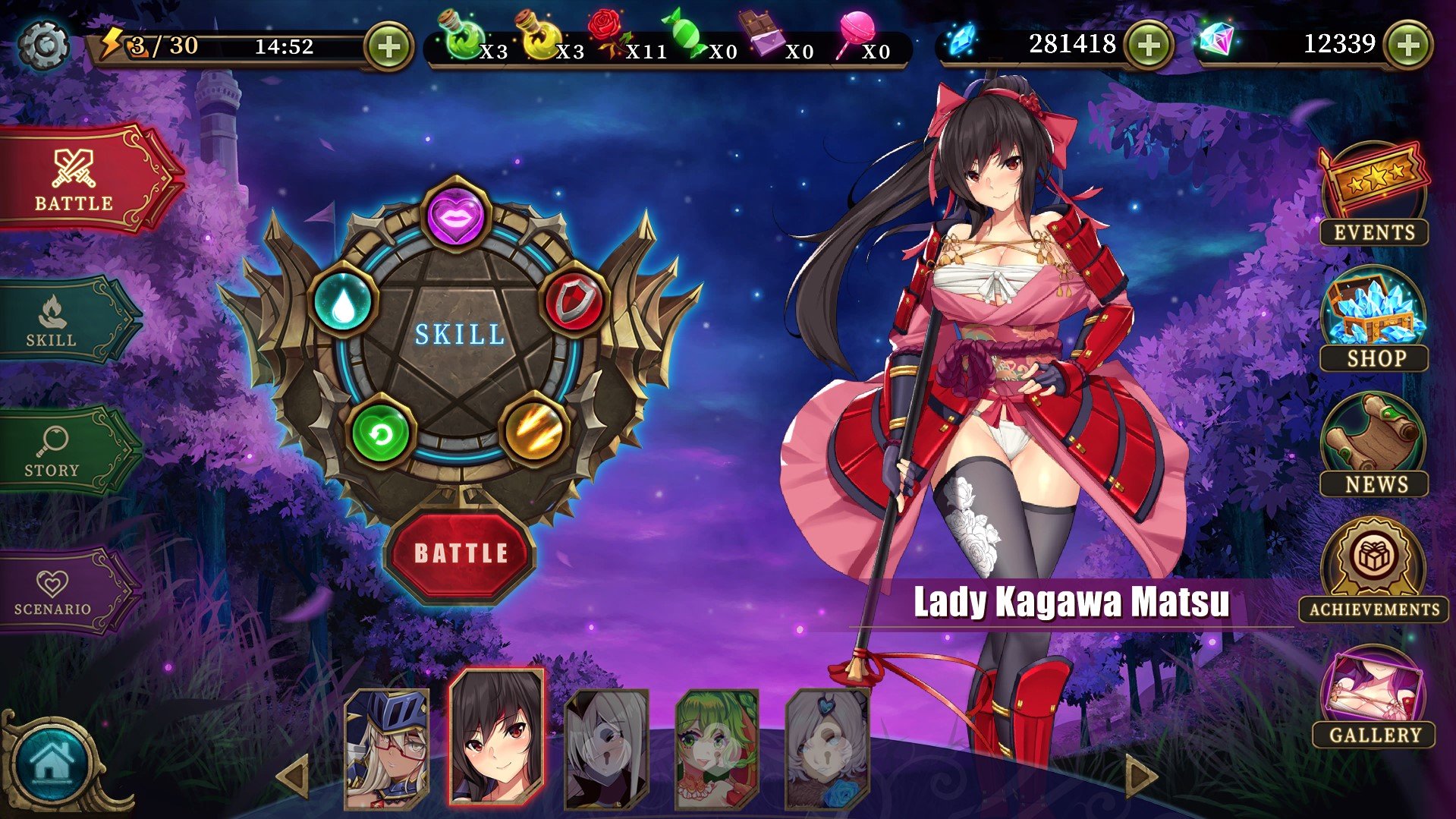Select the green heart heal skill gem
The width and height of the screenshot is (1456, 819).
pyautogui.click(x=381, y=433)
